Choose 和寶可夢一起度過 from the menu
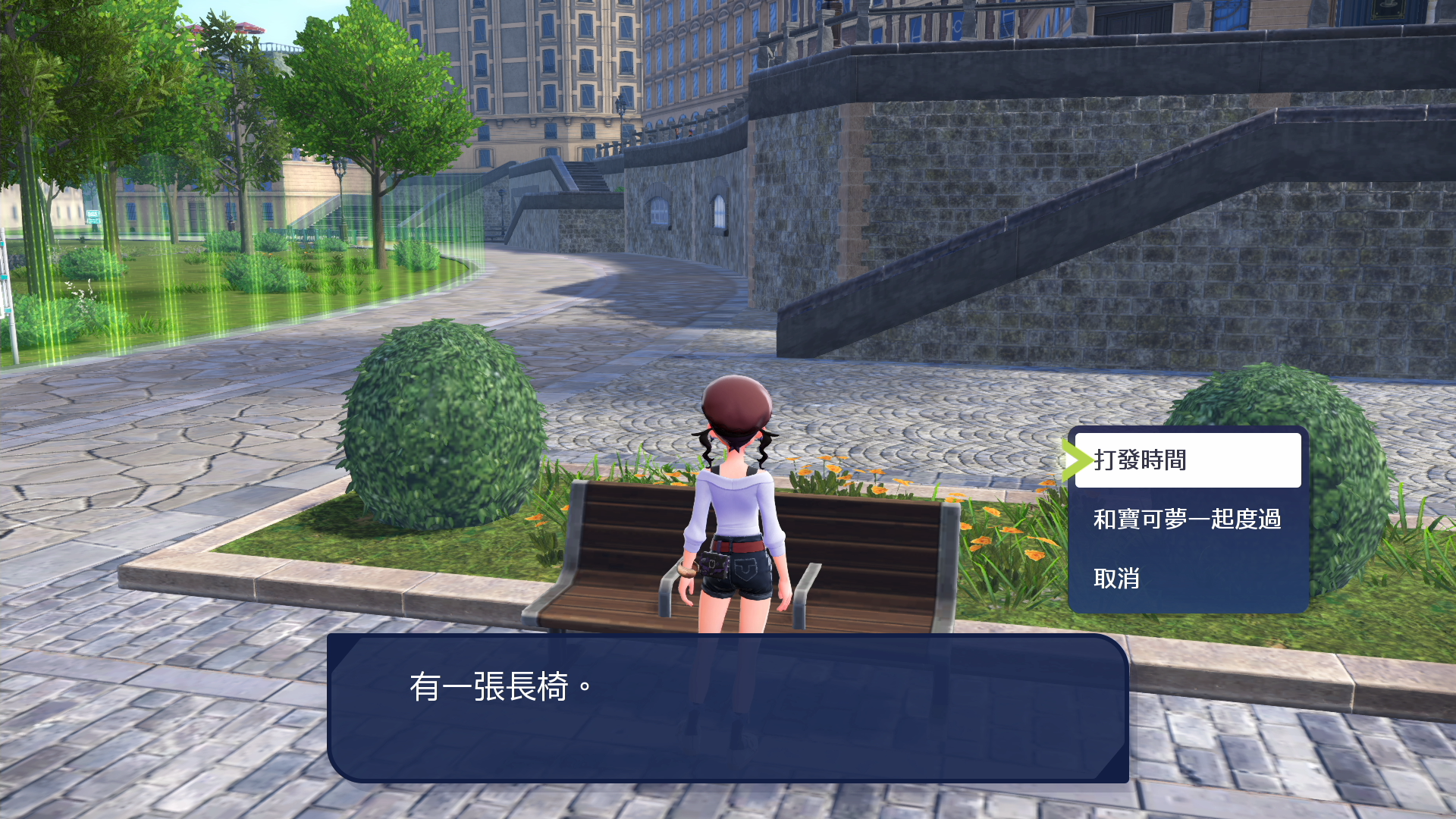Screen dimensions: 1456x819 pyautogui.click(x=1187, y=519)
